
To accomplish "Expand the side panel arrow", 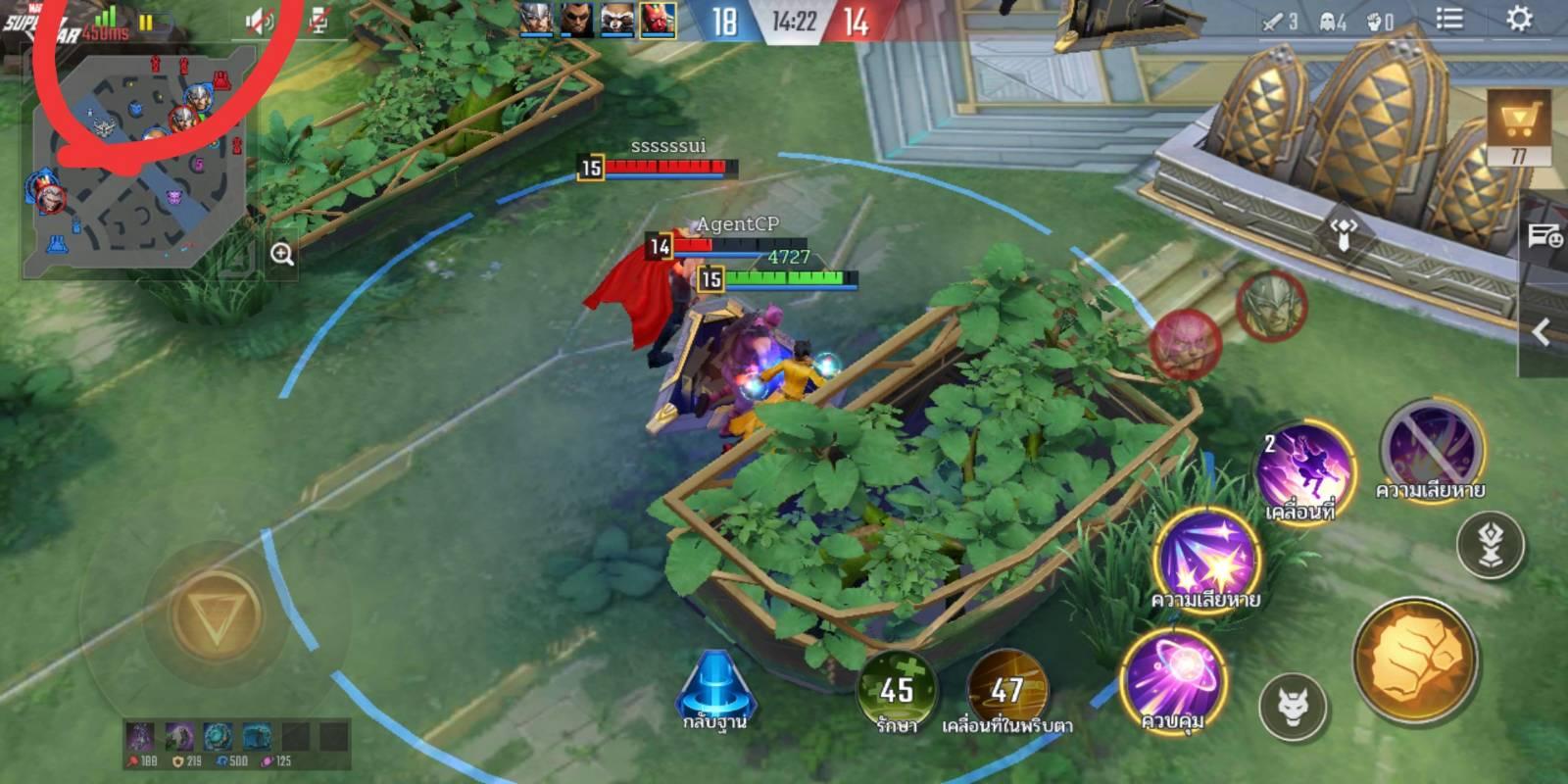I will pos(1543,332).
